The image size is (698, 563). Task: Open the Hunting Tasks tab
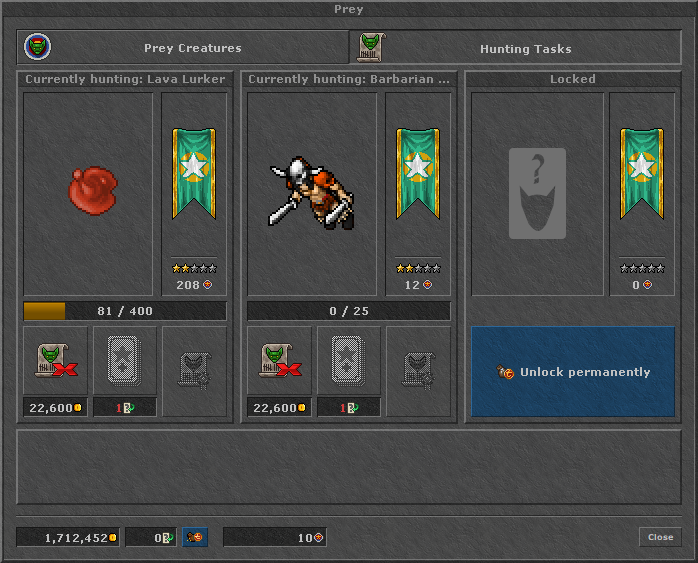pos(516,47)
